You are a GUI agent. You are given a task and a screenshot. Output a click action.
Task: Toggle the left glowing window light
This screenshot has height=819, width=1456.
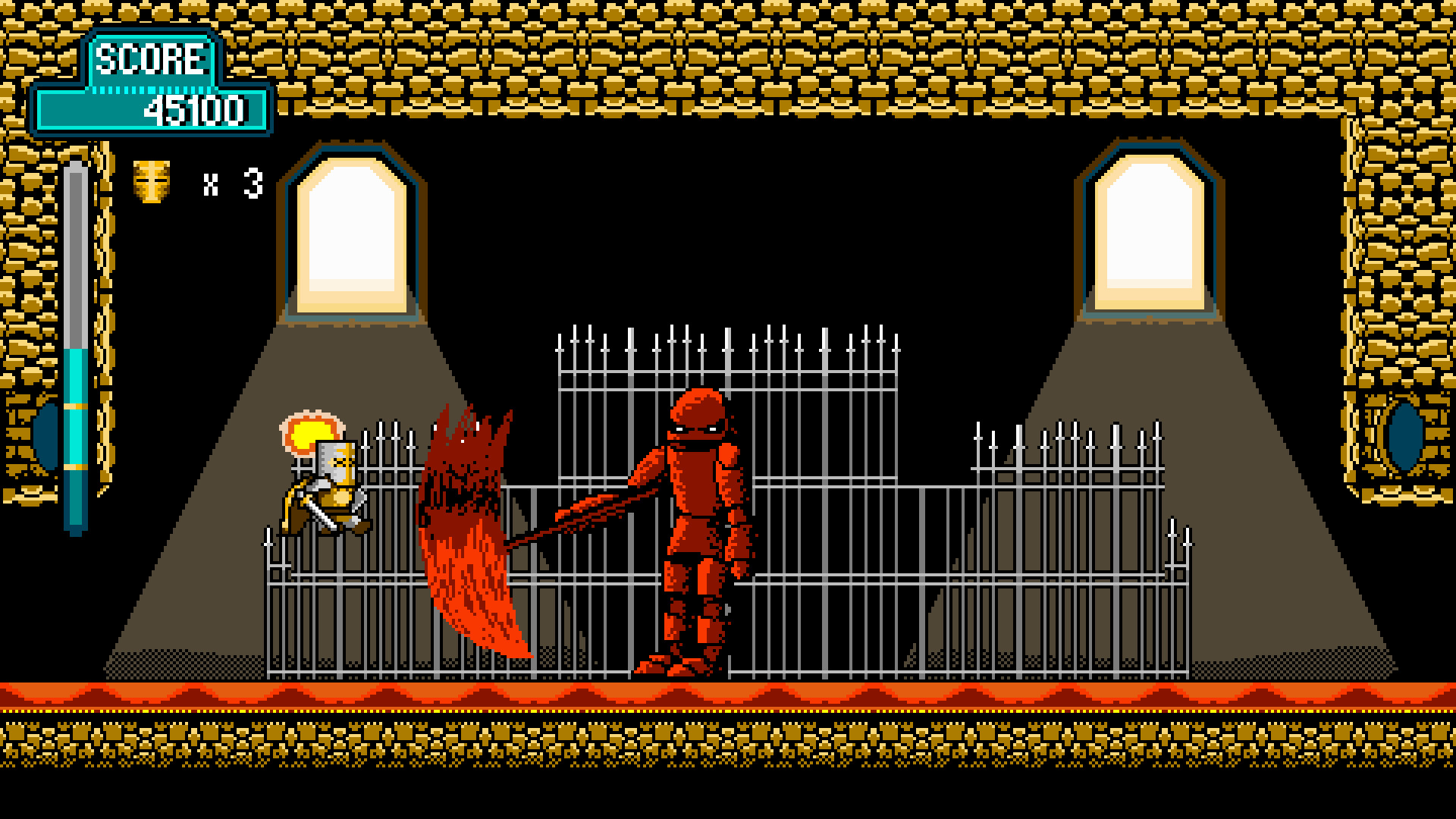pos(353,227)
